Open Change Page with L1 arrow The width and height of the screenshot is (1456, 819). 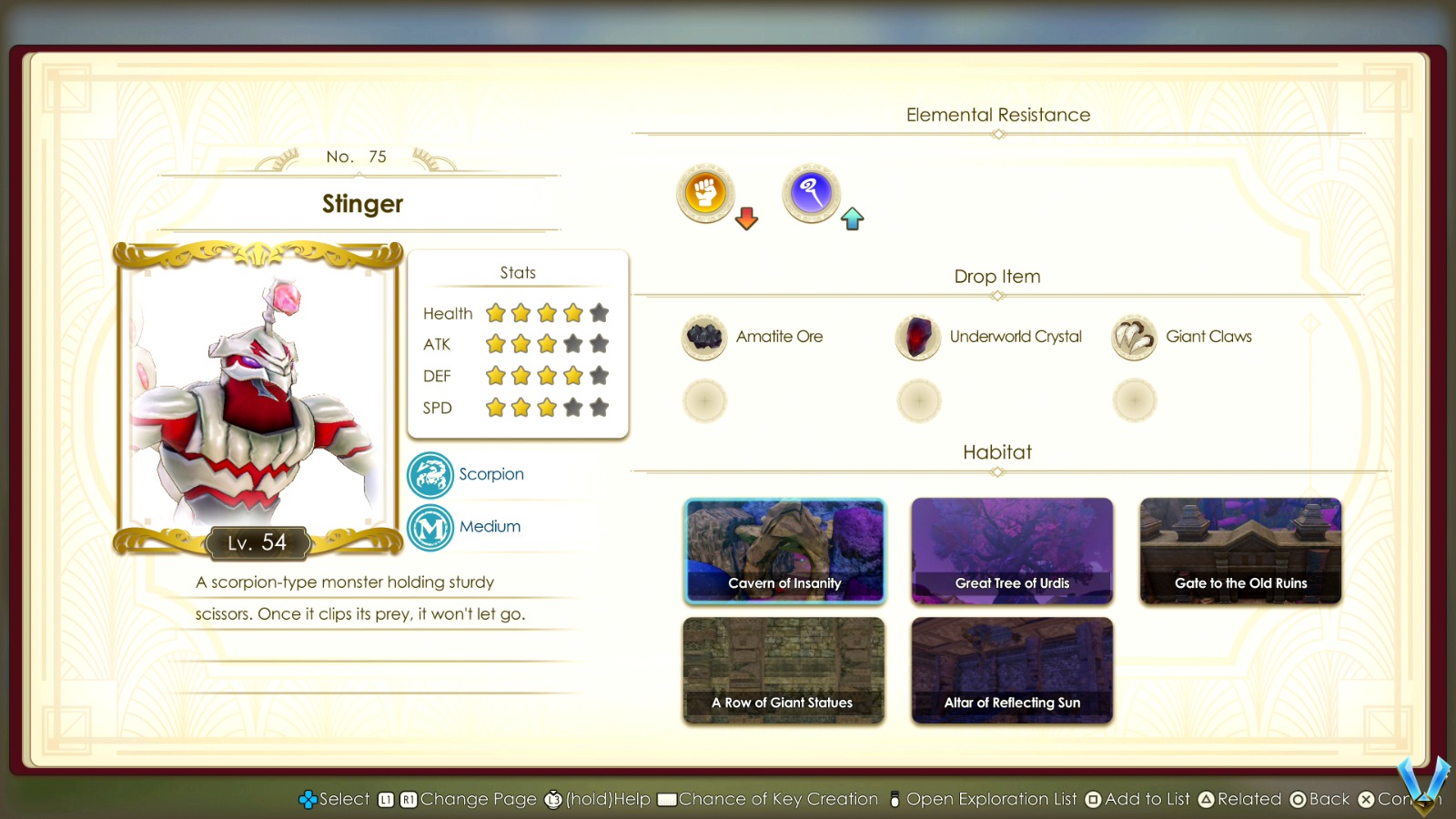(386, 799)
